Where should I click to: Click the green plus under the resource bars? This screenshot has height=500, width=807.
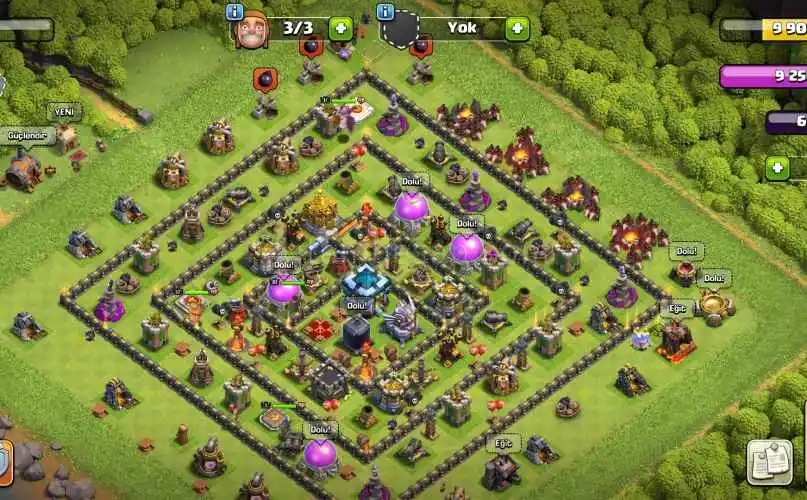point(777,168)
